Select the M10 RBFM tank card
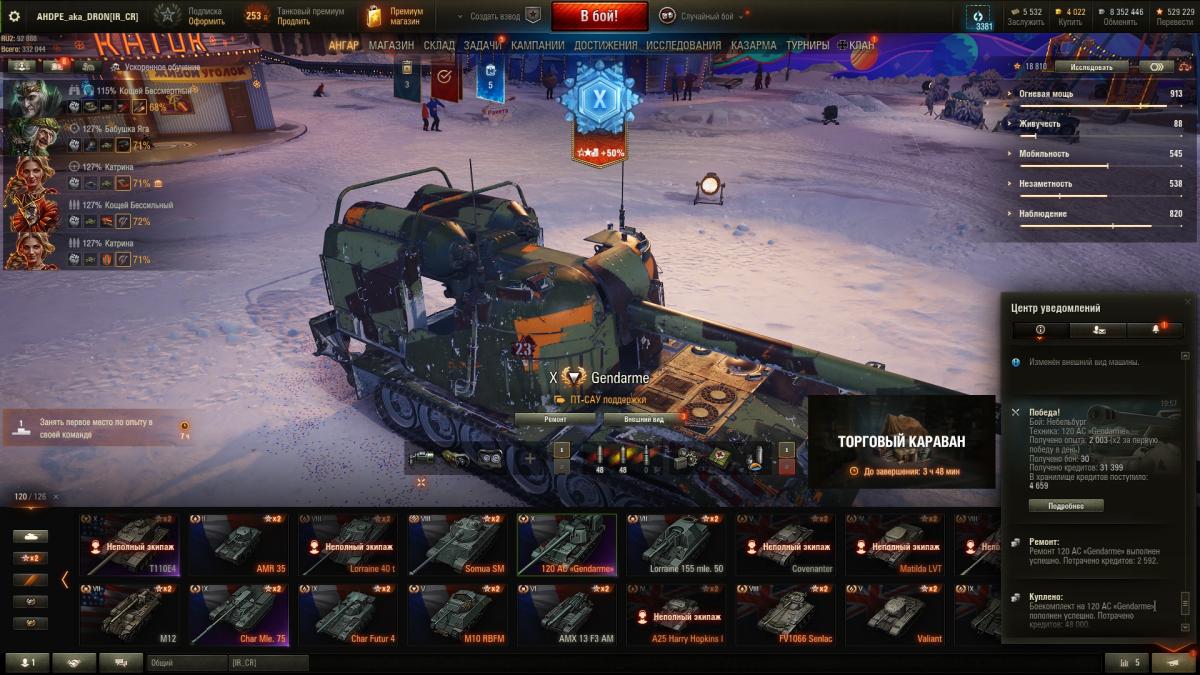This screenshot has height=675, width=1200. [x=456, y=614]
